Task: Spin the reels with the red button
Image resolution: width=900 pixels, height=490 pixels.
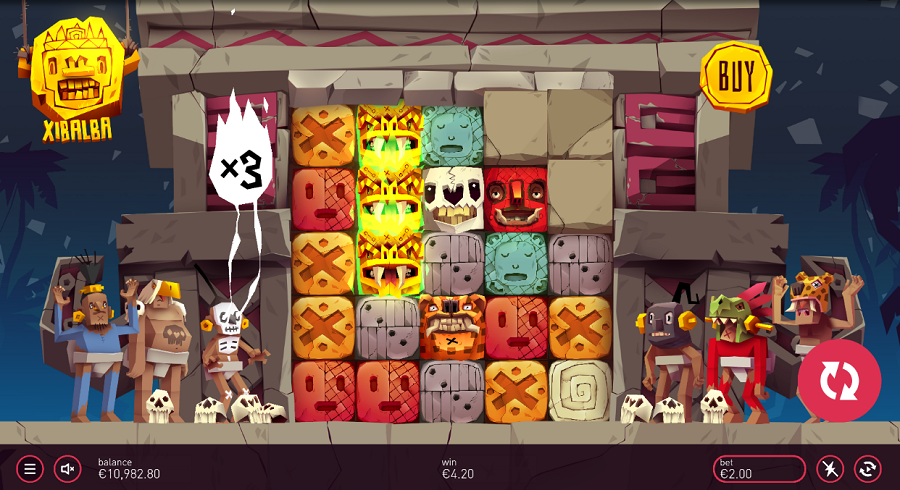Action: tap(839, 381)
